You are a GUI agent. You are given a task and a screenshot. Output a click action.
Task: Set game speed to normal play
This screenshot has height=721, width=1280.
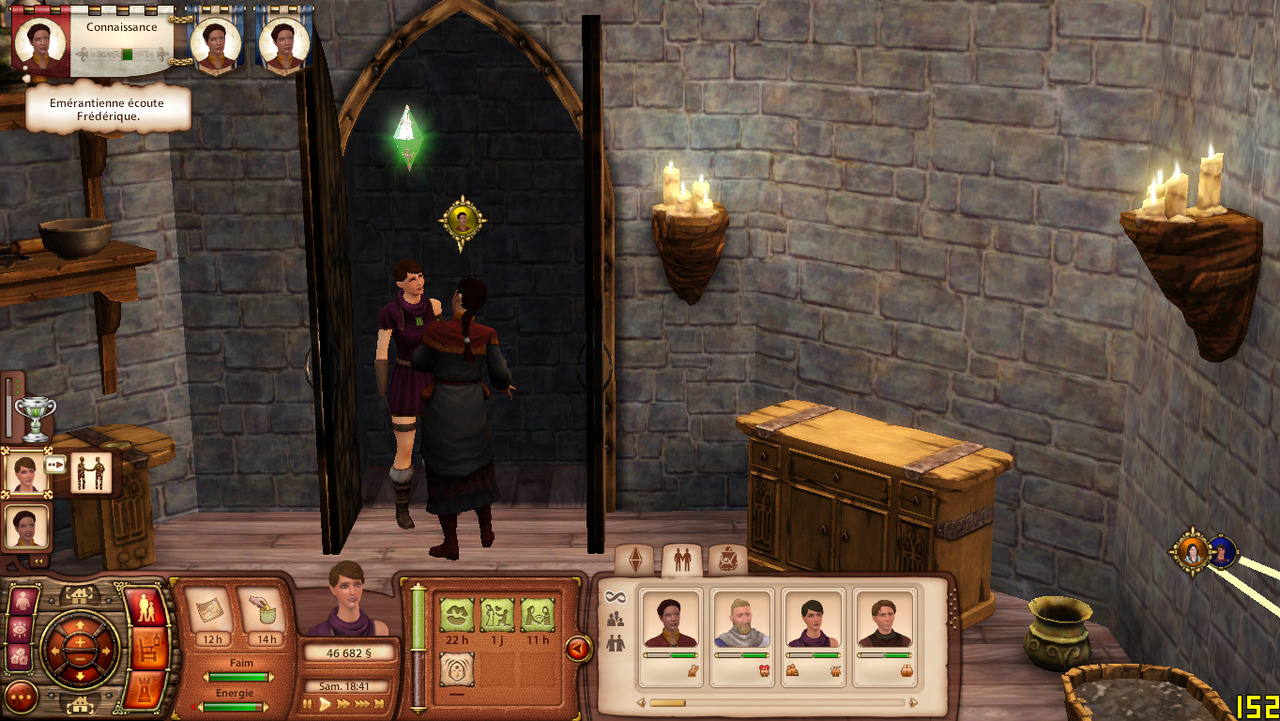click(x=325, y=704)
